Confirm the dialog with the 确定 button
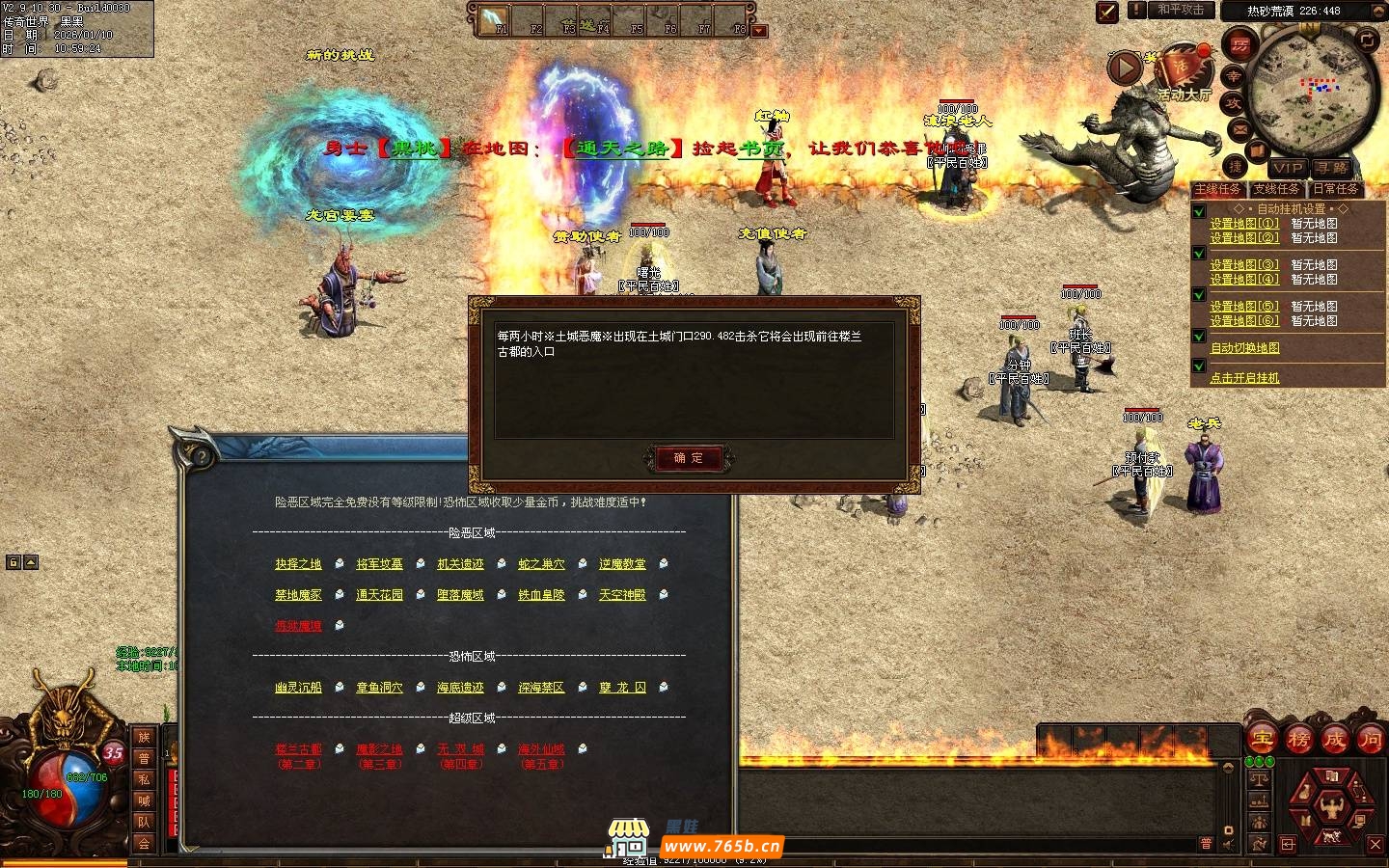Screen dimensions: 1389x868 pos(689,458)
